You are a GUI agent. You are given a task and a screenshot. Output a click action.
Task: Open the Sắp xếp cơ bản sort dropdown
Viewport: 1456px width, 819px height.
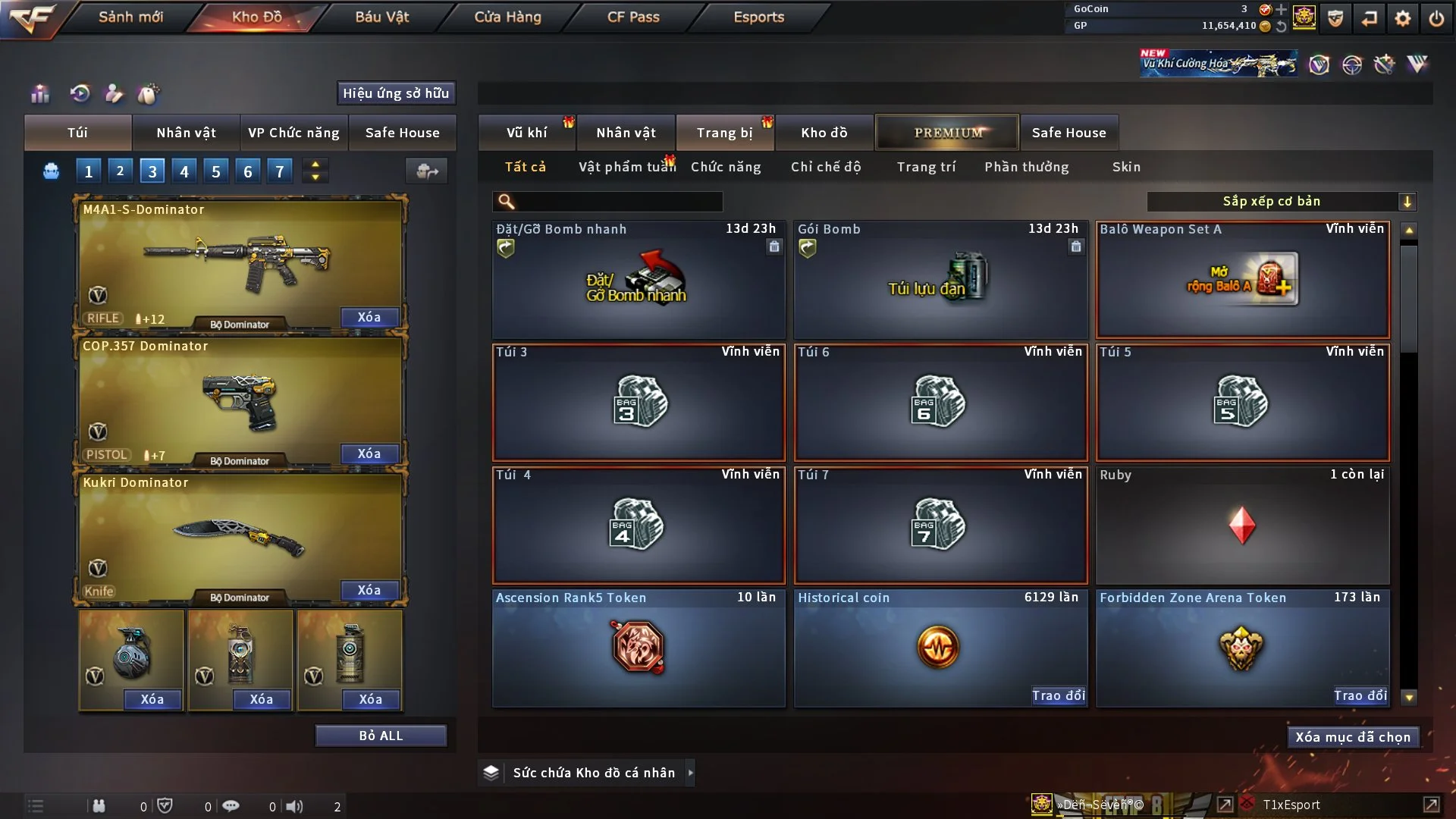[1281, 202]
